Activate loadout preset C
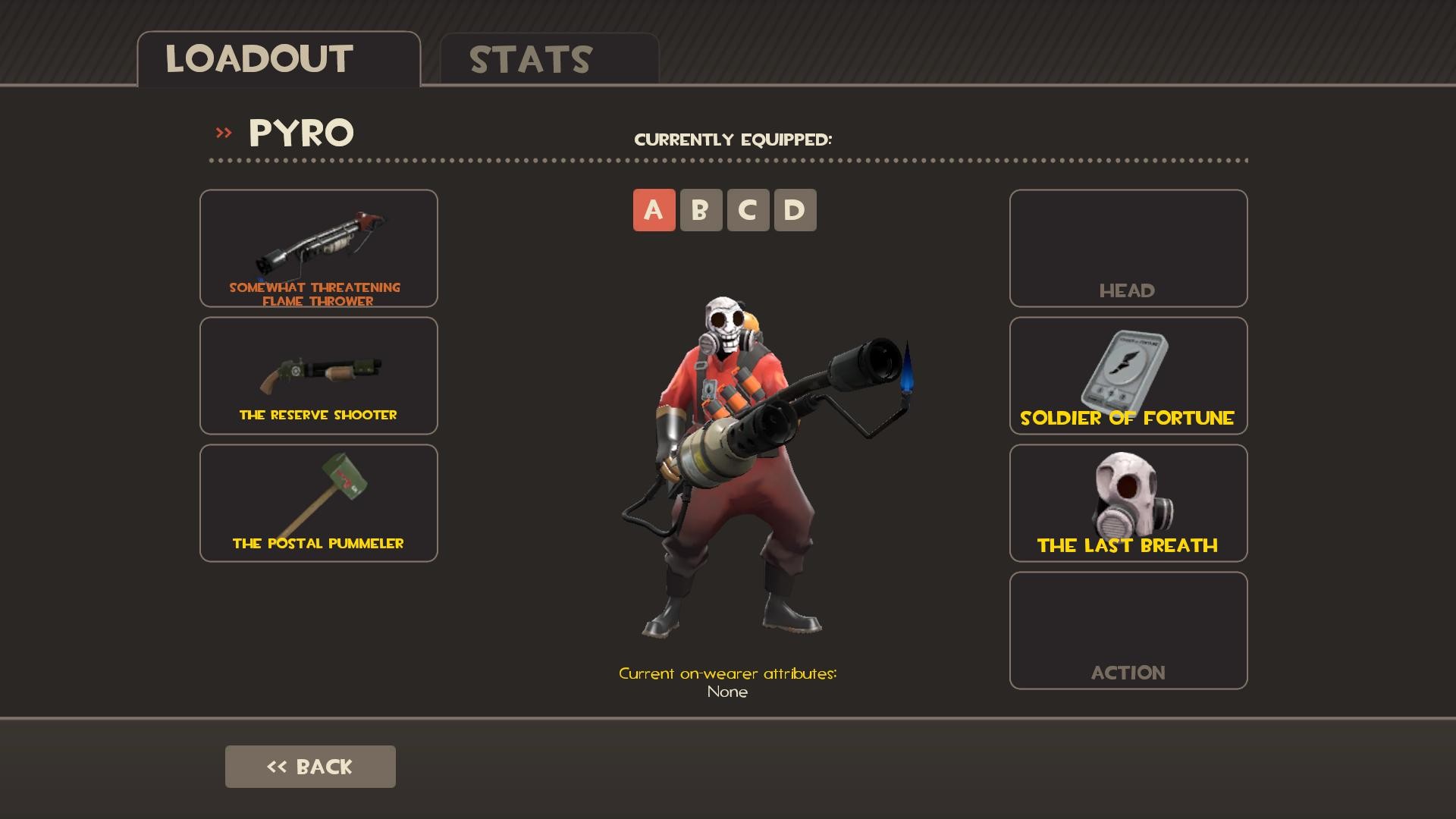The width and height of the screenshot is (1456, 819). point(748,210)
